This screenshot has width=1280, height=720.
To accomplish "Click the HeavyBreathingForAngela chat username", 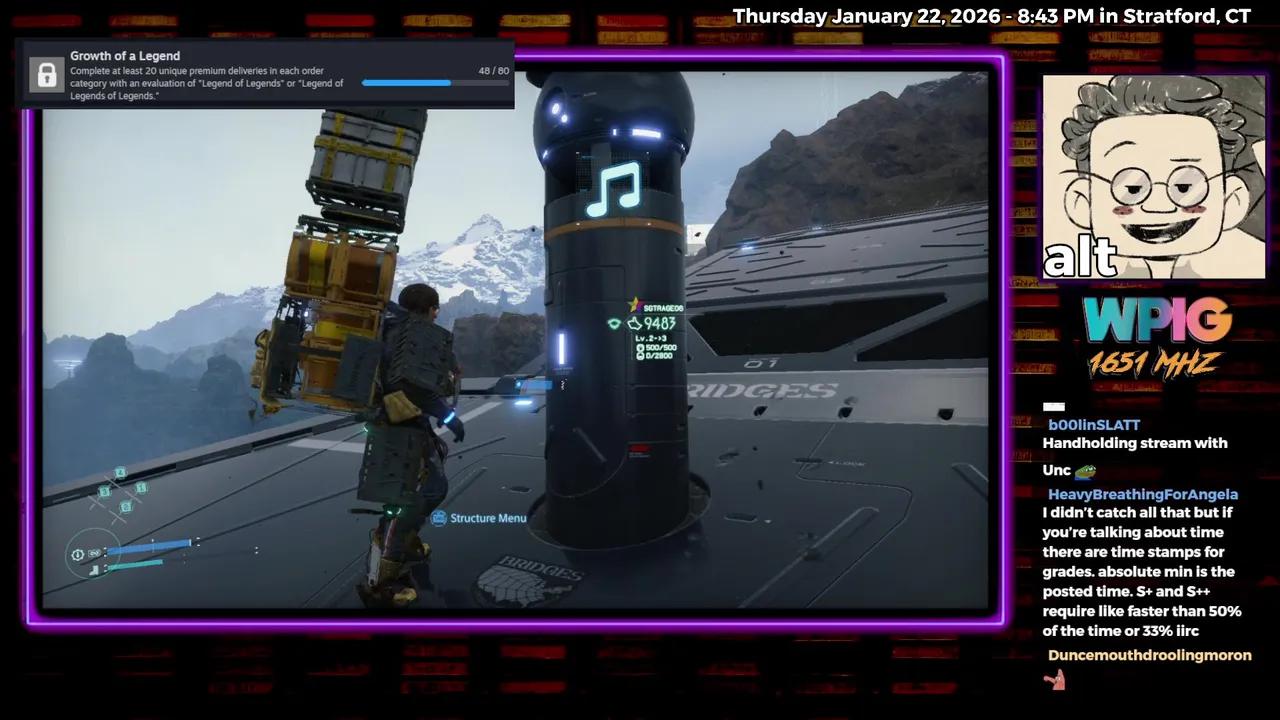I will [1142, 494].
